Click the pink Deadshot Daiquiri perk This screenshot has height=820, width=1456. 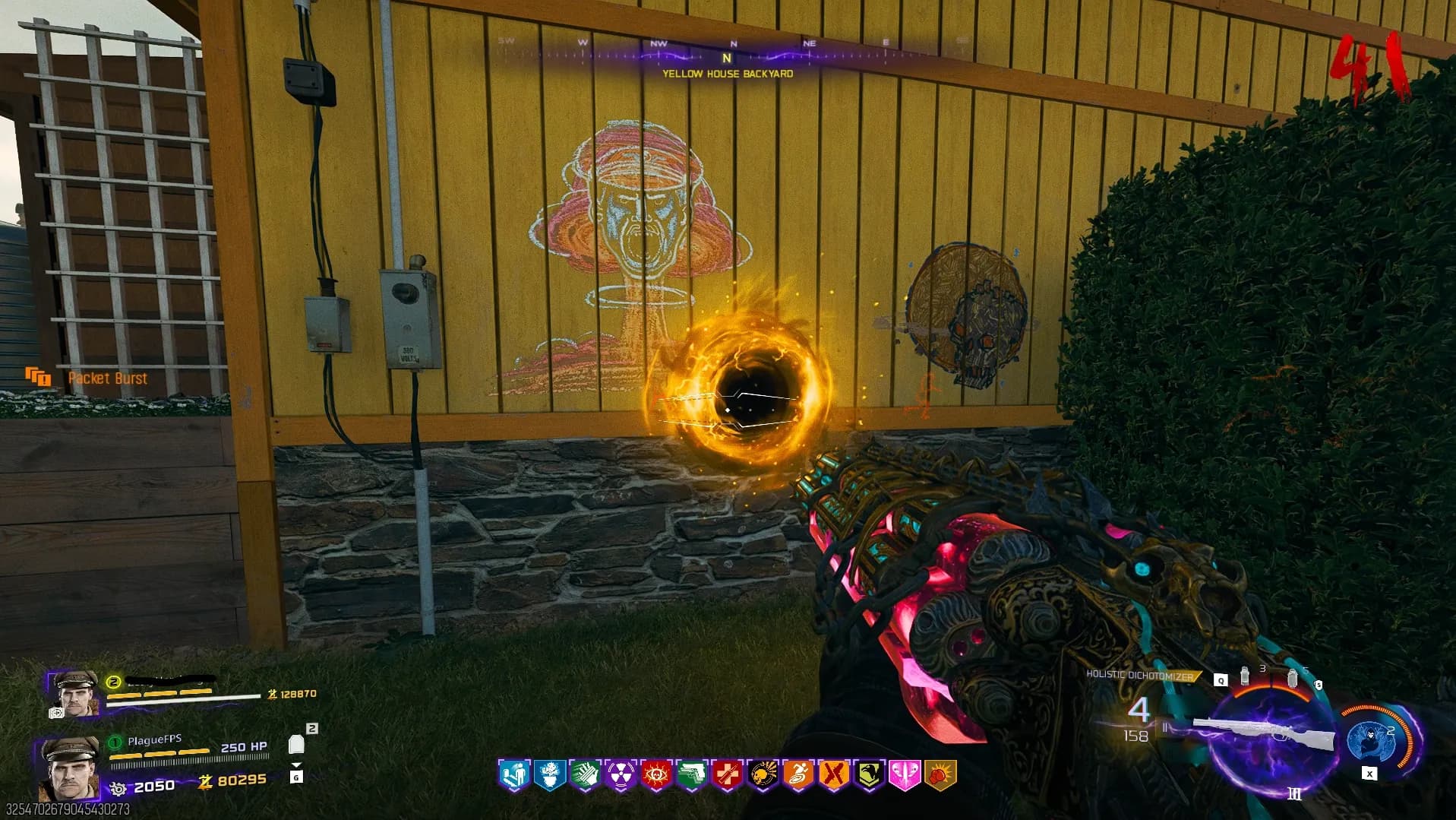[905, 775]
